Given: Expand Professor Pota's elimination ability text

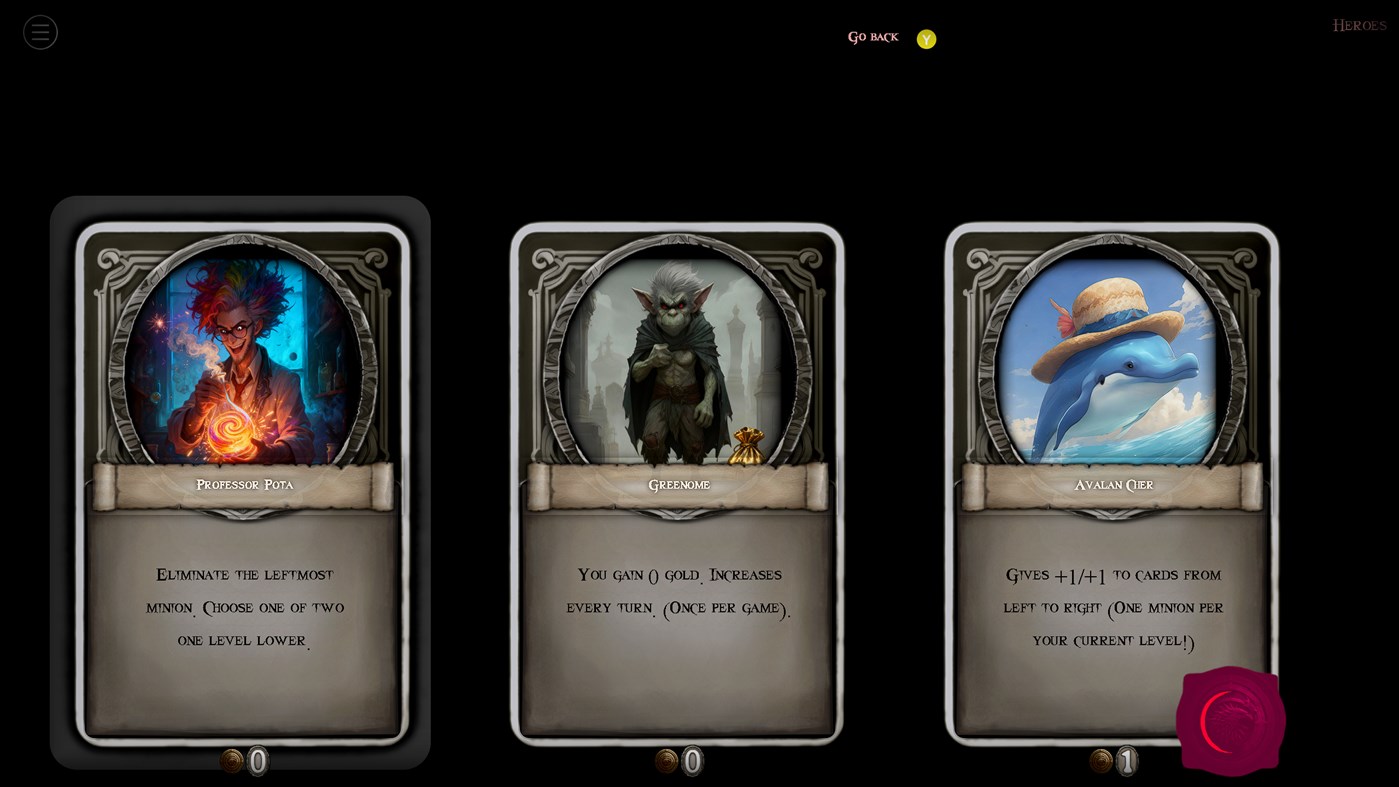Looking at the screenshot, I should click(x=243, y=607).
